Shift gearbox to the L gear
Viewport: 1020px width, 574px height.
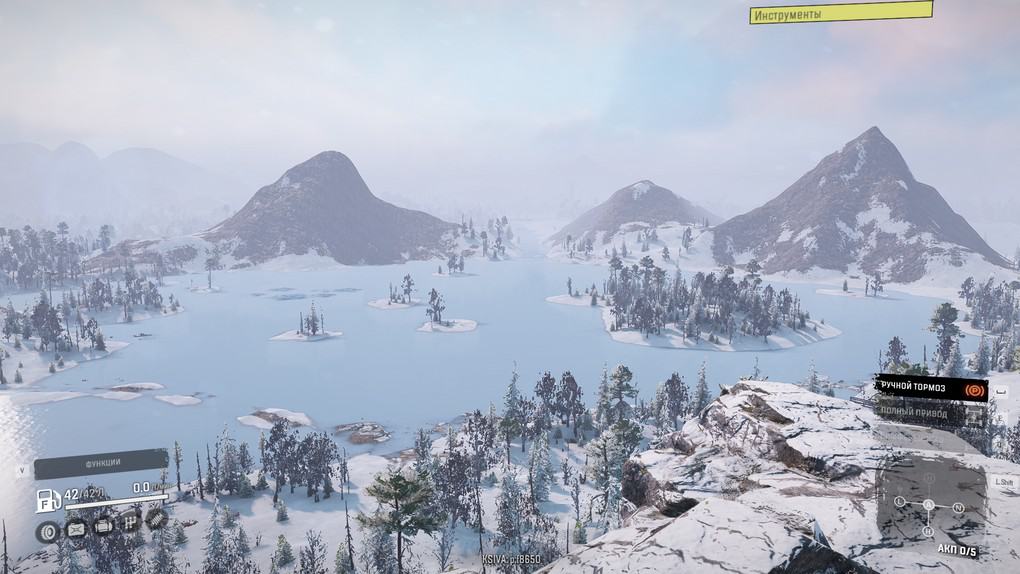pos(900,501)
